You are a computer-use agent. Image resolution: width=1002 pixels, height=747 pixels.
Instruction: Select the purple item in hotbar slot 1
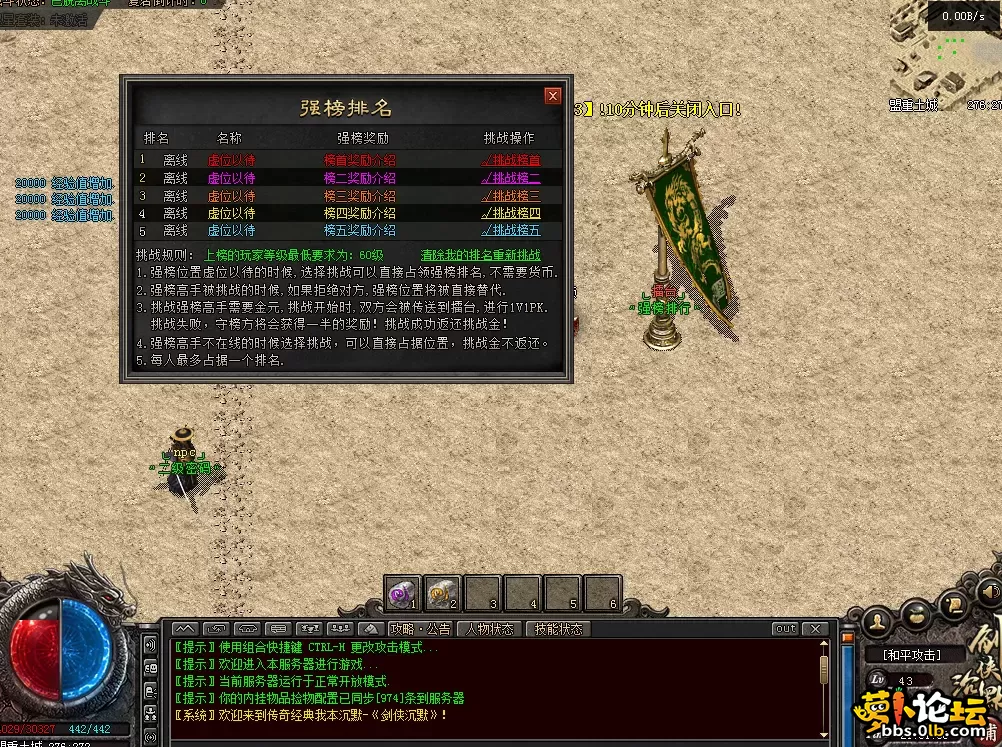coord(403,594)
